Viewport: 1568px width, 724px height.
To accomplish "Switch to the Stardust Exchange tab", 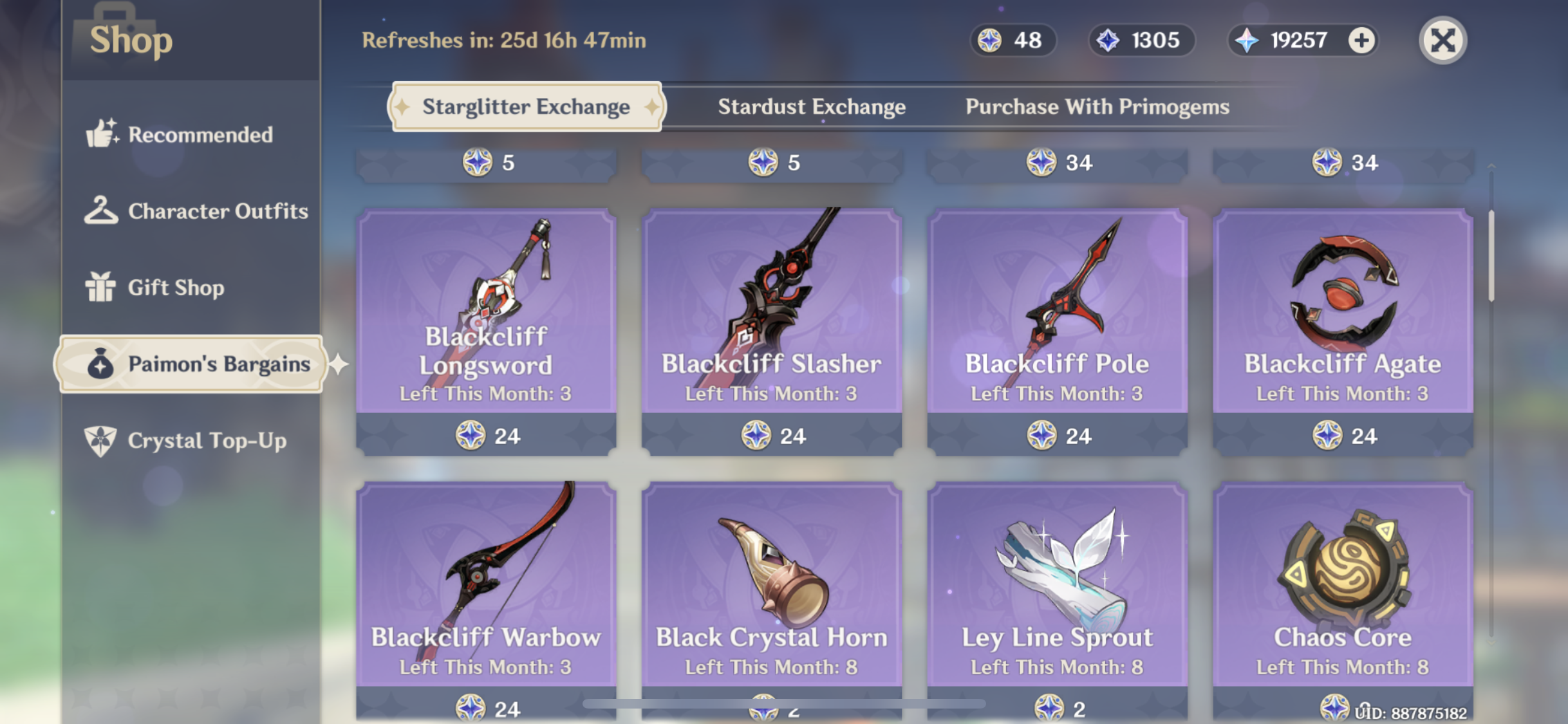I will click(x=812, y=107).
